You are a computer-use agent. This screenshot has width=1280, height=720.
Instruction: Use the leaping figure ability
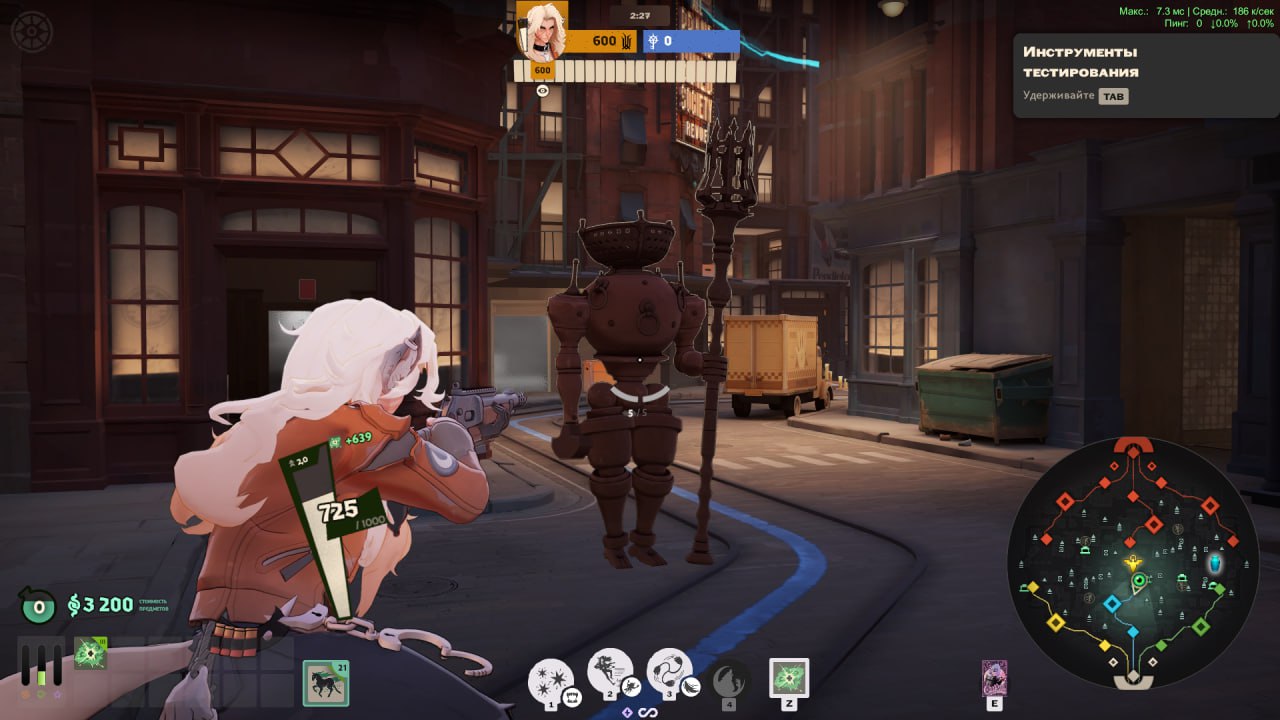tap(610, 672)
